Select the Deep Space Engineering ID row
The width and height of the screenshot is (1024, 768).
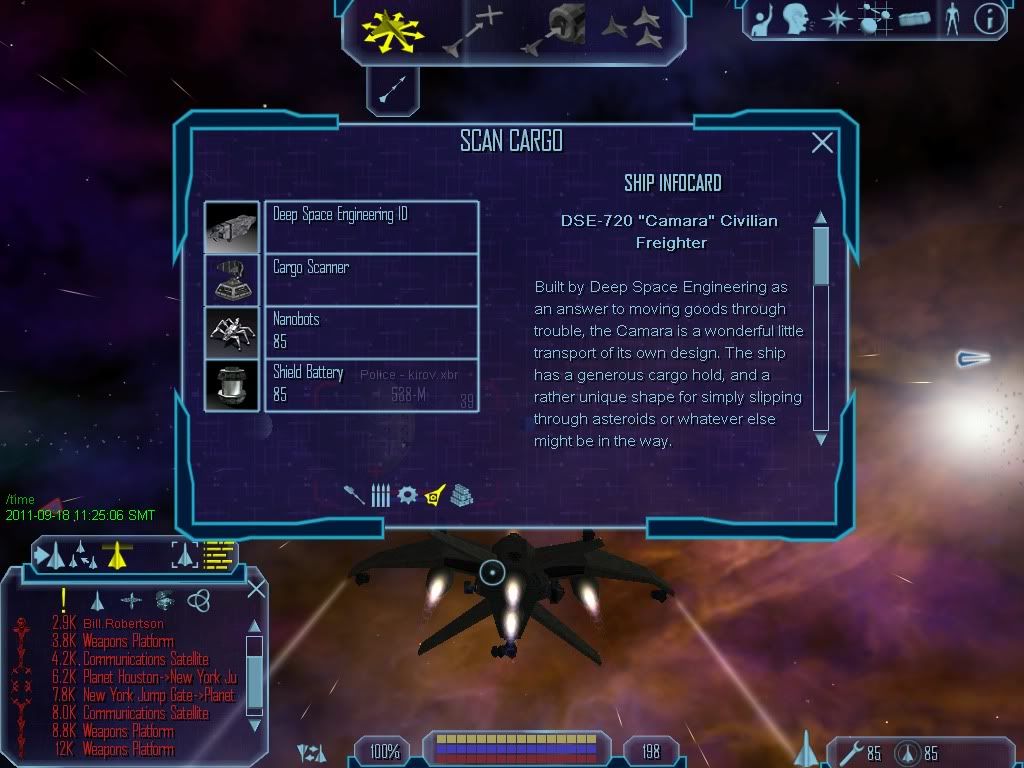click(x=371, y=227)
